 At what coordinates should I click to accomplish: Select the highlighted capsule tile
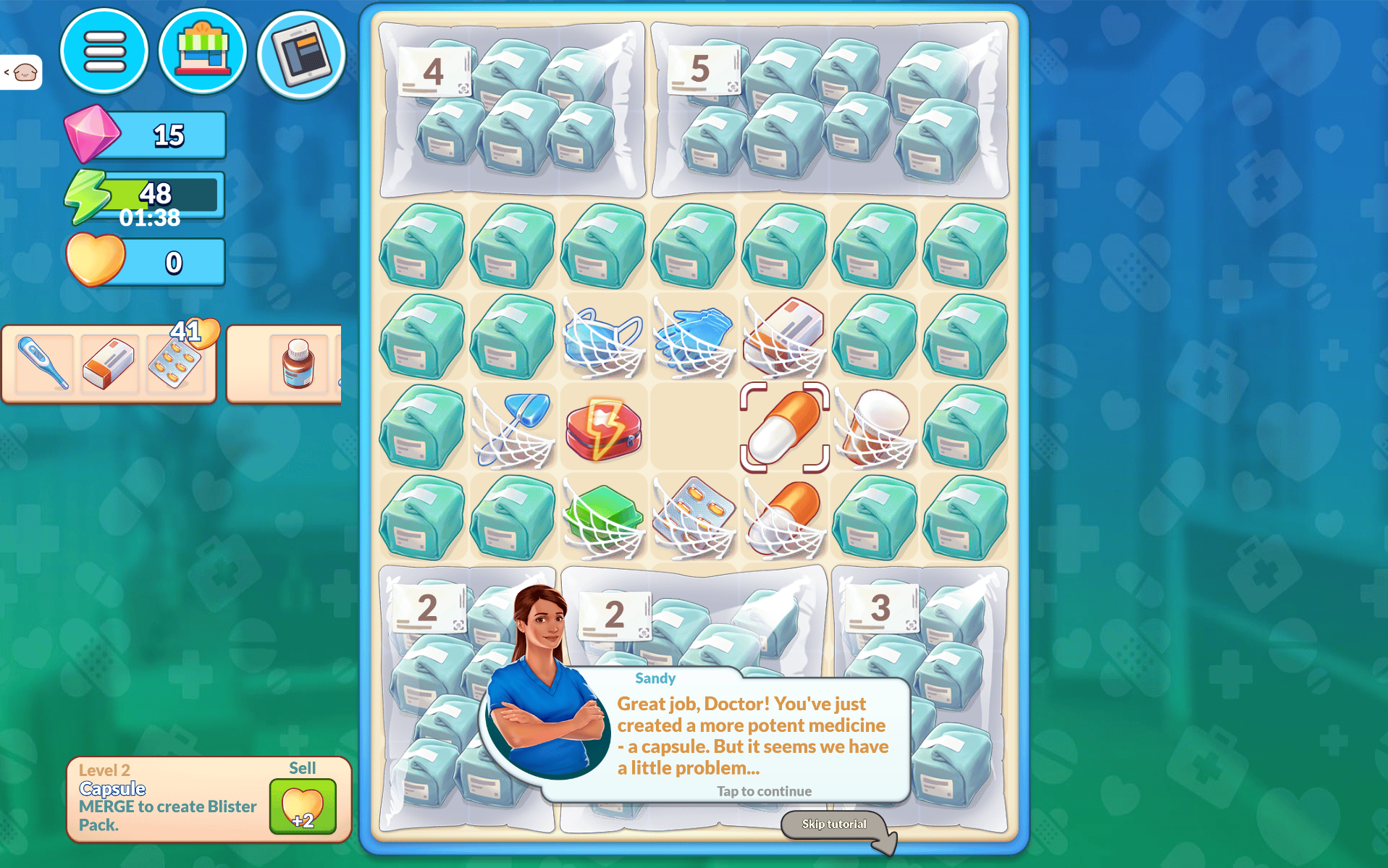pyautogui.click(x=784, y=428)
